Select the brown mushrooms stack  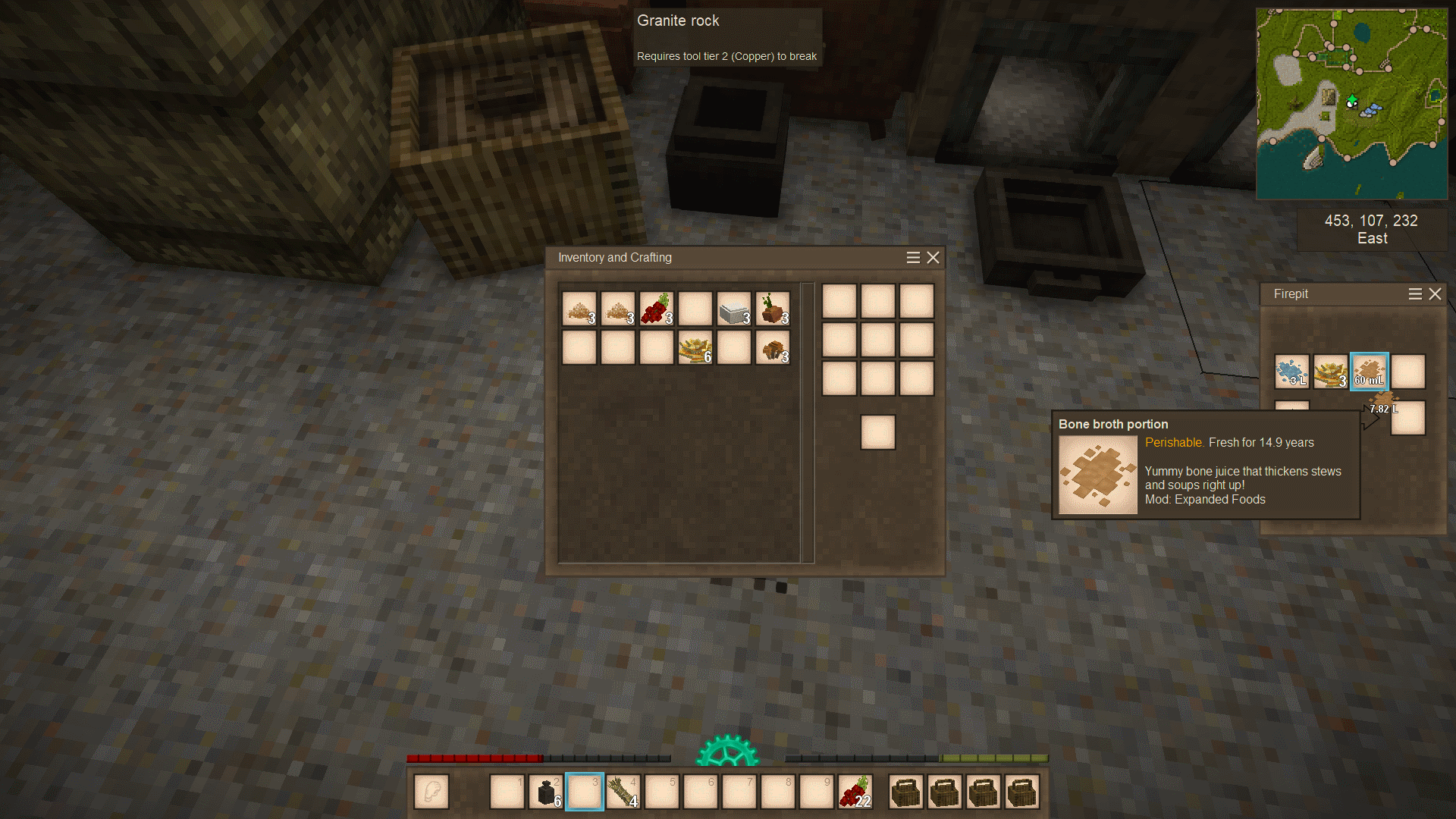point(773,348)
